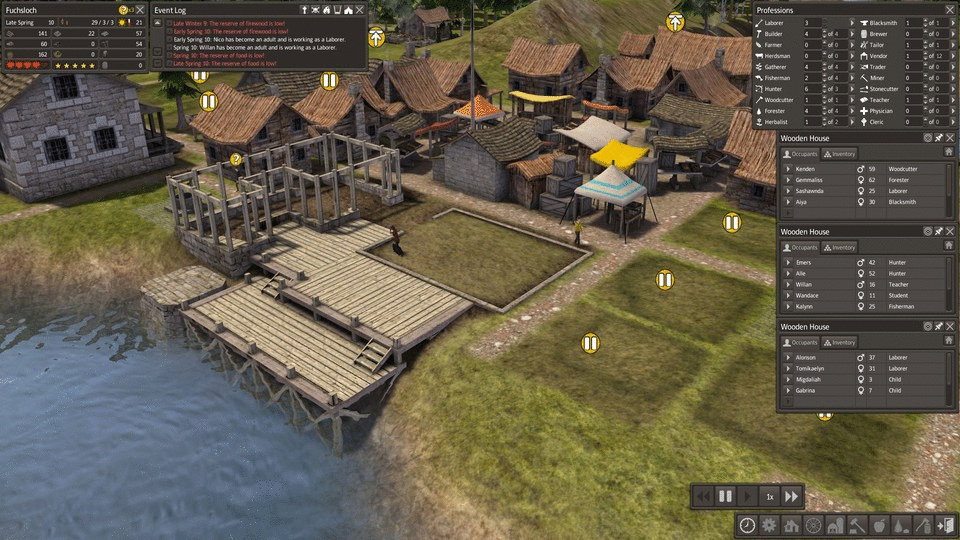The image size is (960, 540).
Task: Slow down time with the rewind button
Action: (x=704, y=496)
